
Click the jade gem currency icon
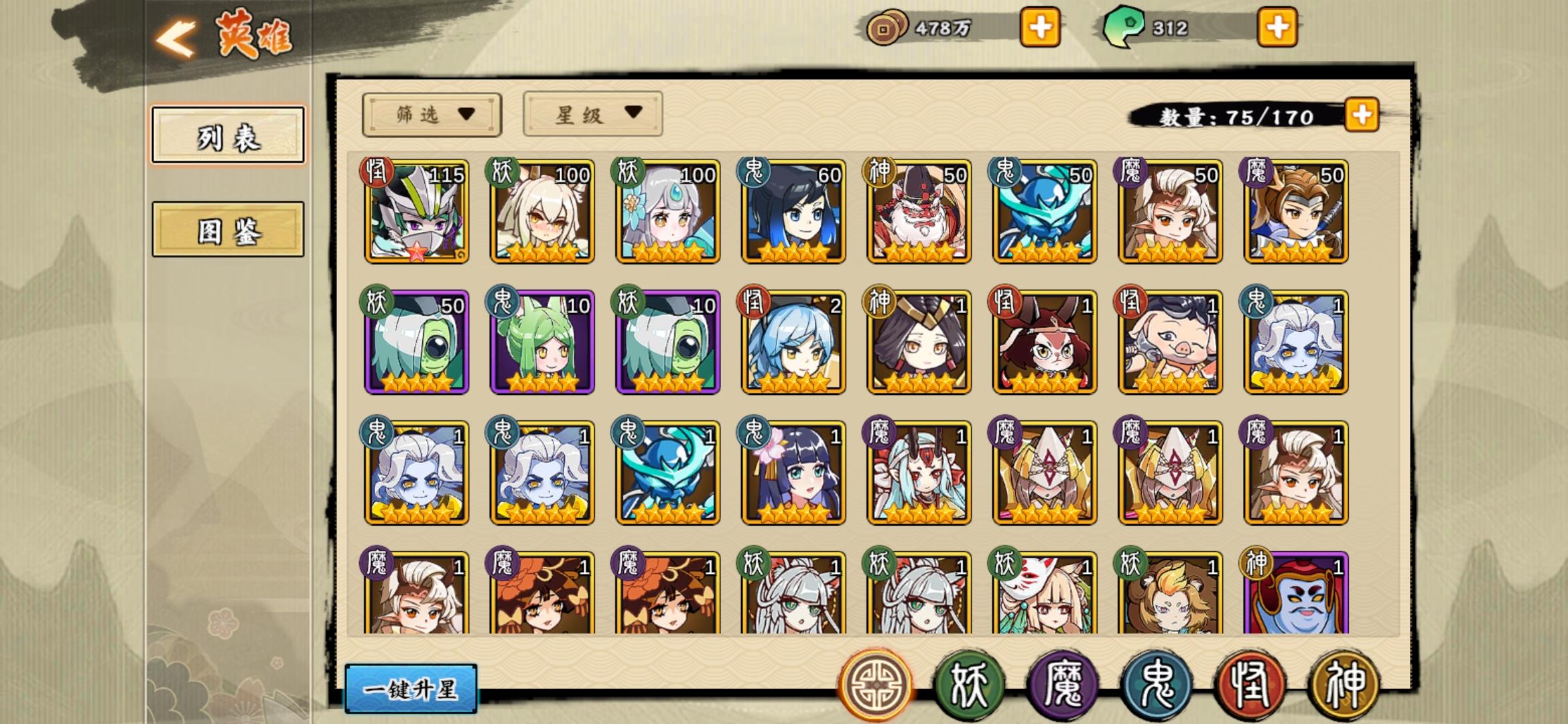[x=1126, y=27]
